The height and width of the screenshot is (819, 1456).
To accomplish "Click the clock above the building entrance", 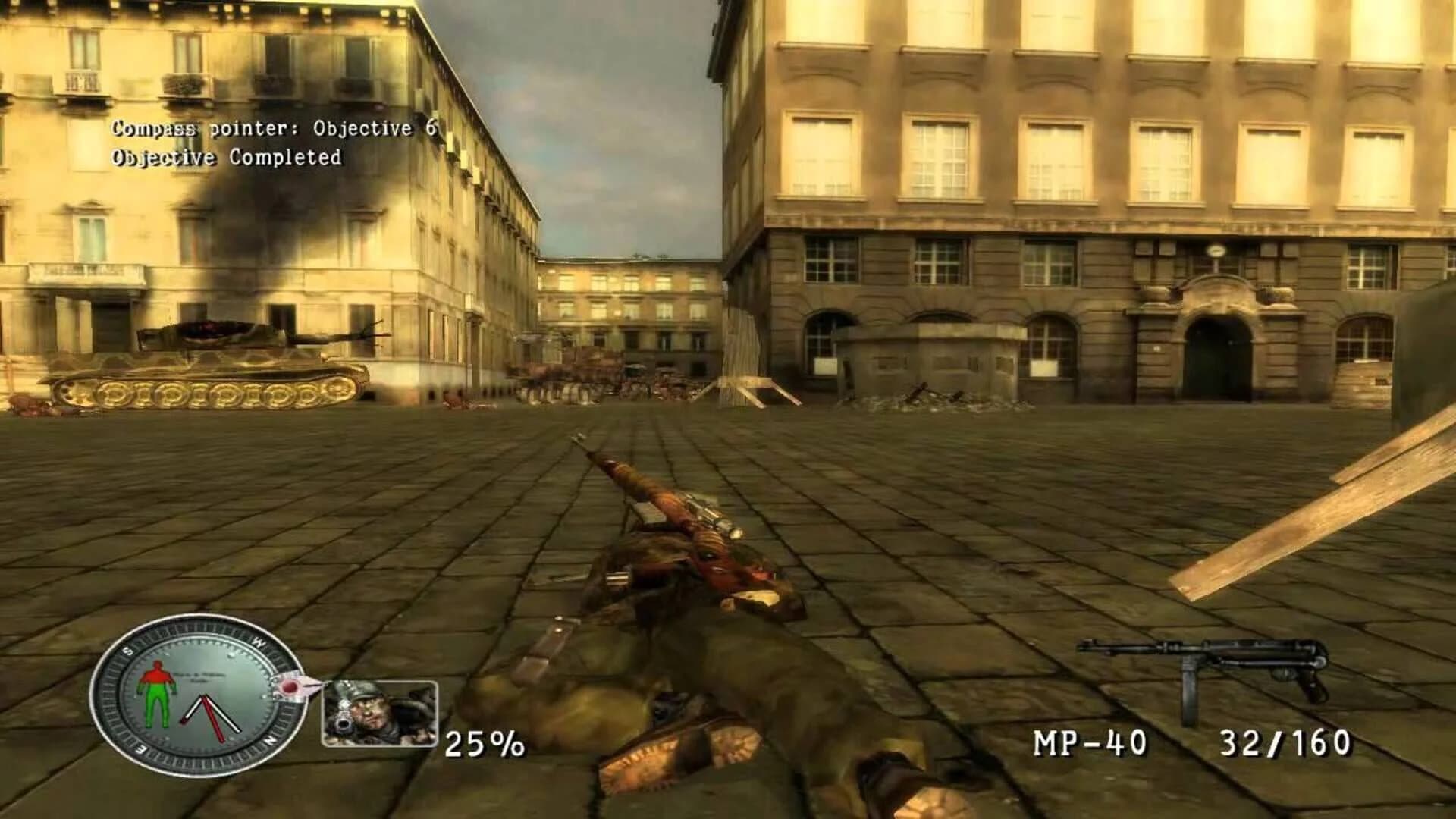I will [1216, 251].
